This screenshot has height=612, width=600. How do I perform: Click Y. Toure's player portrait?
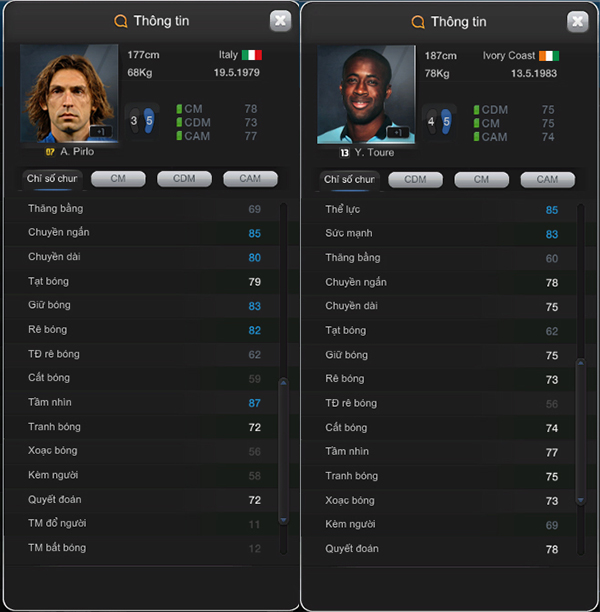click(x=366, y=93)
